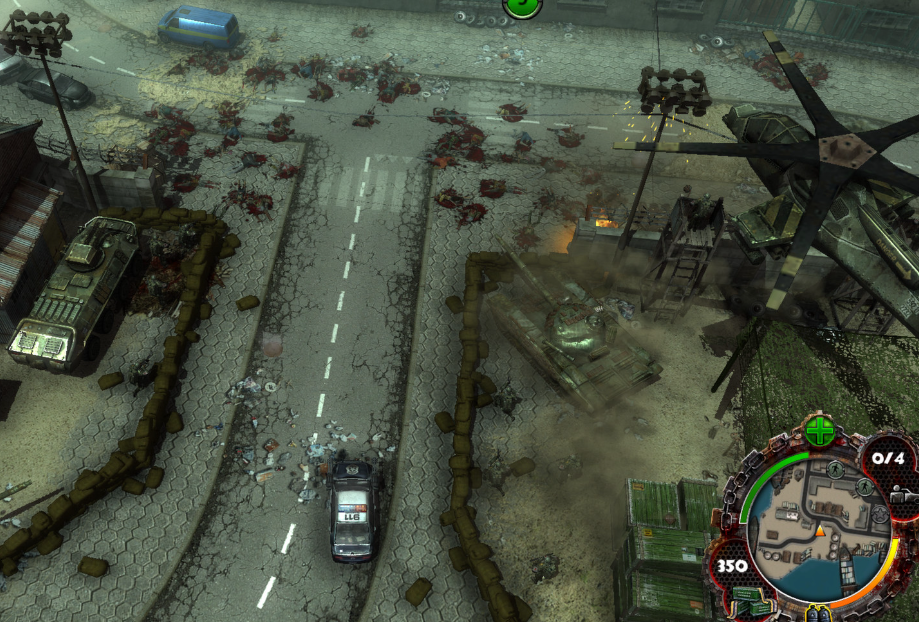Click the star objective marker on minimap

[x=877, y=514]
